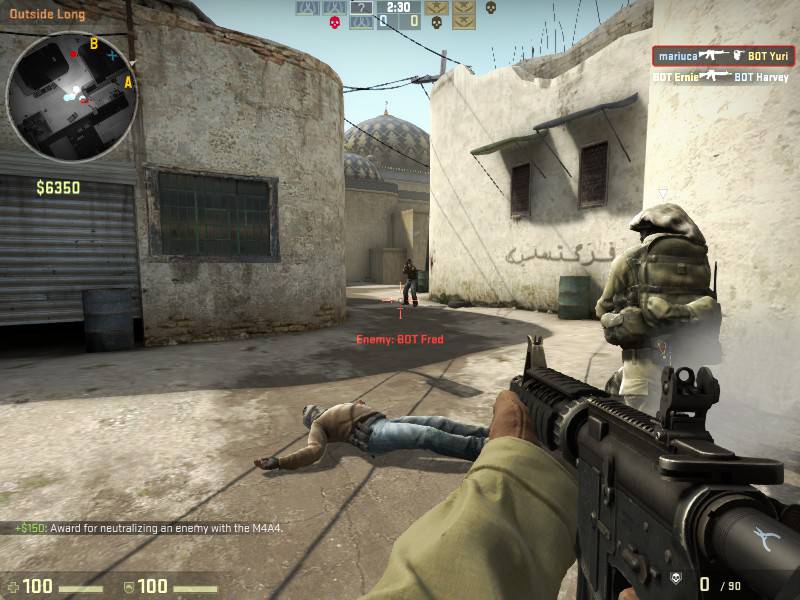Screen dimensions: 800x600
Task: Select the B bombsite marker on radar
Action: pyautogui.click(x=93, y=43)
